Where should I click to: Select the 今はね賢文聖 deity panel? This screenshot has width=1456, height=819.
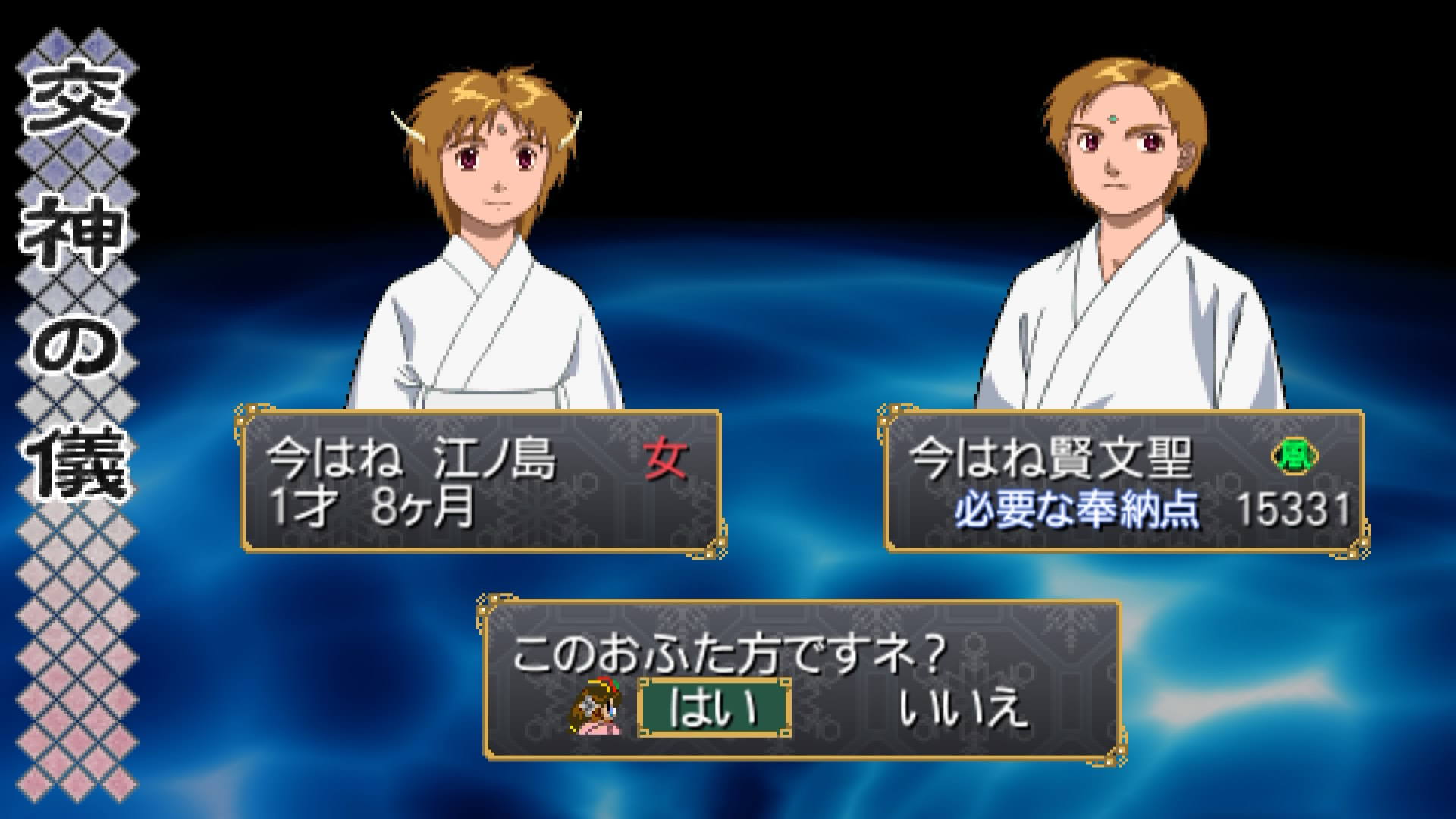pos(1124,482)
